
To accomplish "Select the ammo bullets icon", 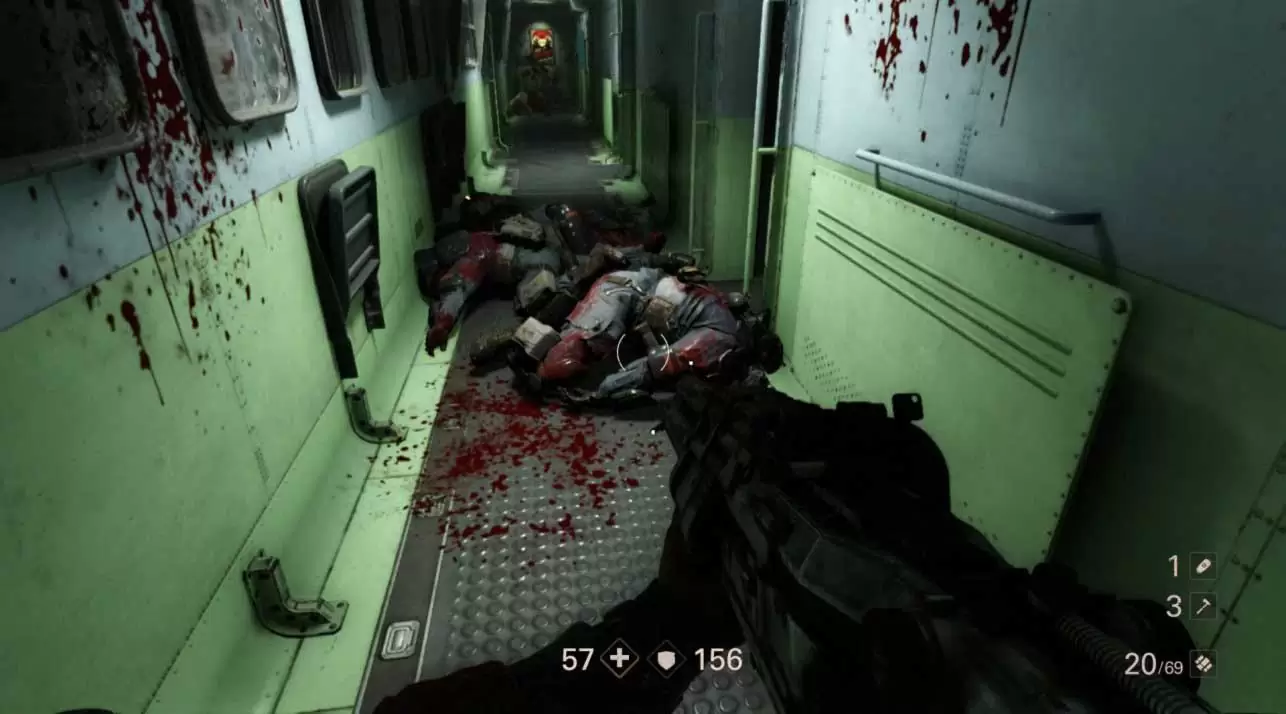I will click(x=1203, y=664).
